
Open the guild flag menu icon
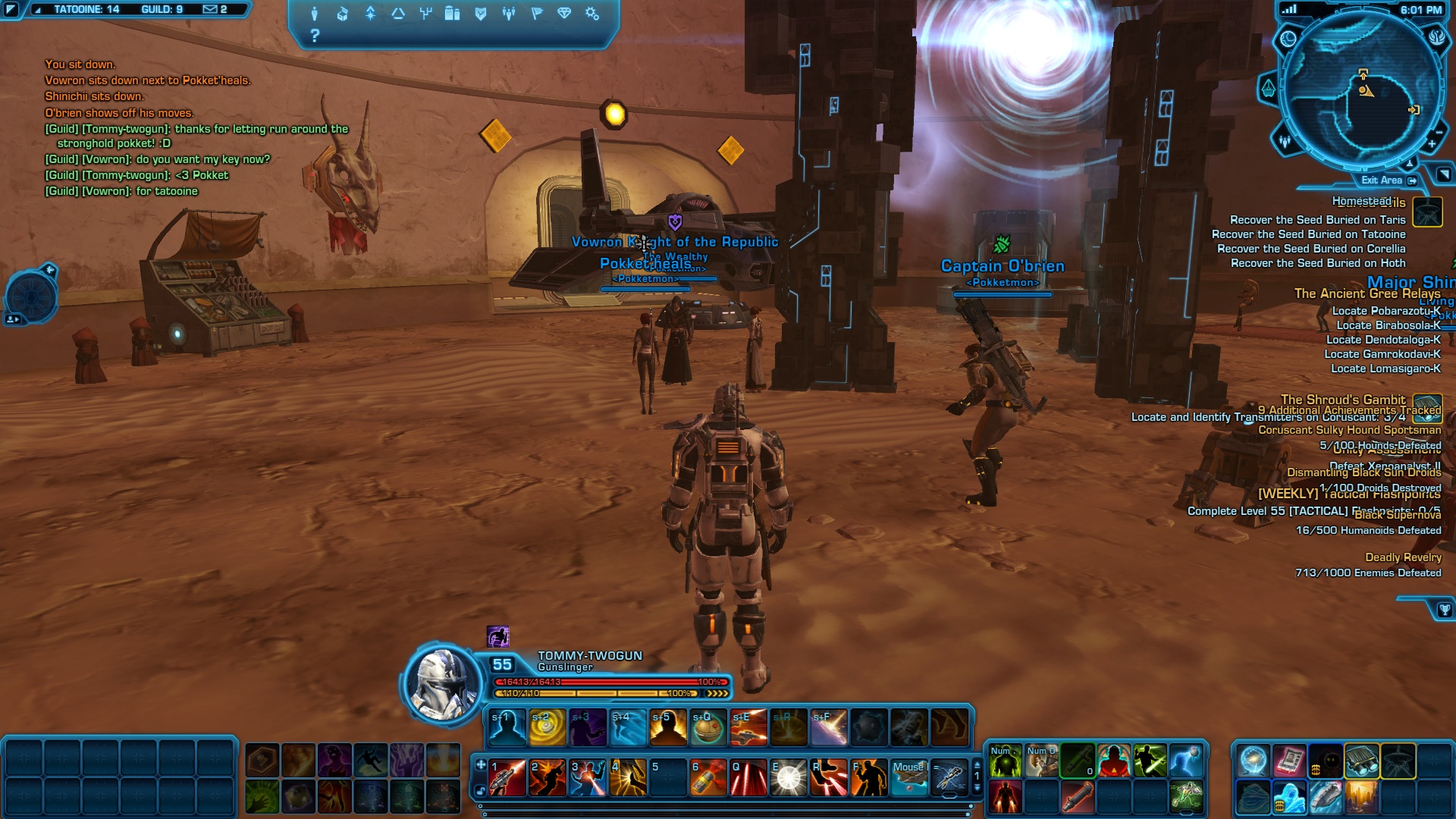pos(537,14)
